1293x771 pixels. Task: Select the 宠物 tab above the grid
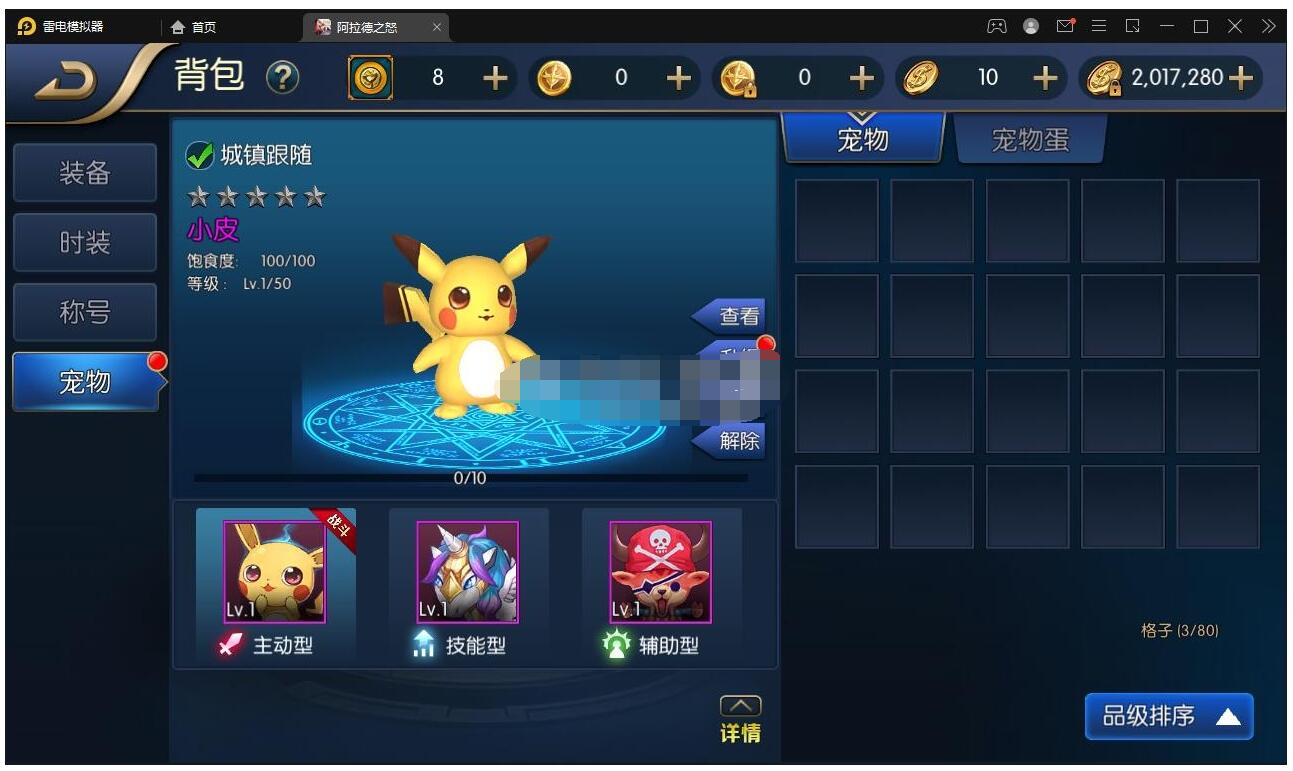(862, 140)
